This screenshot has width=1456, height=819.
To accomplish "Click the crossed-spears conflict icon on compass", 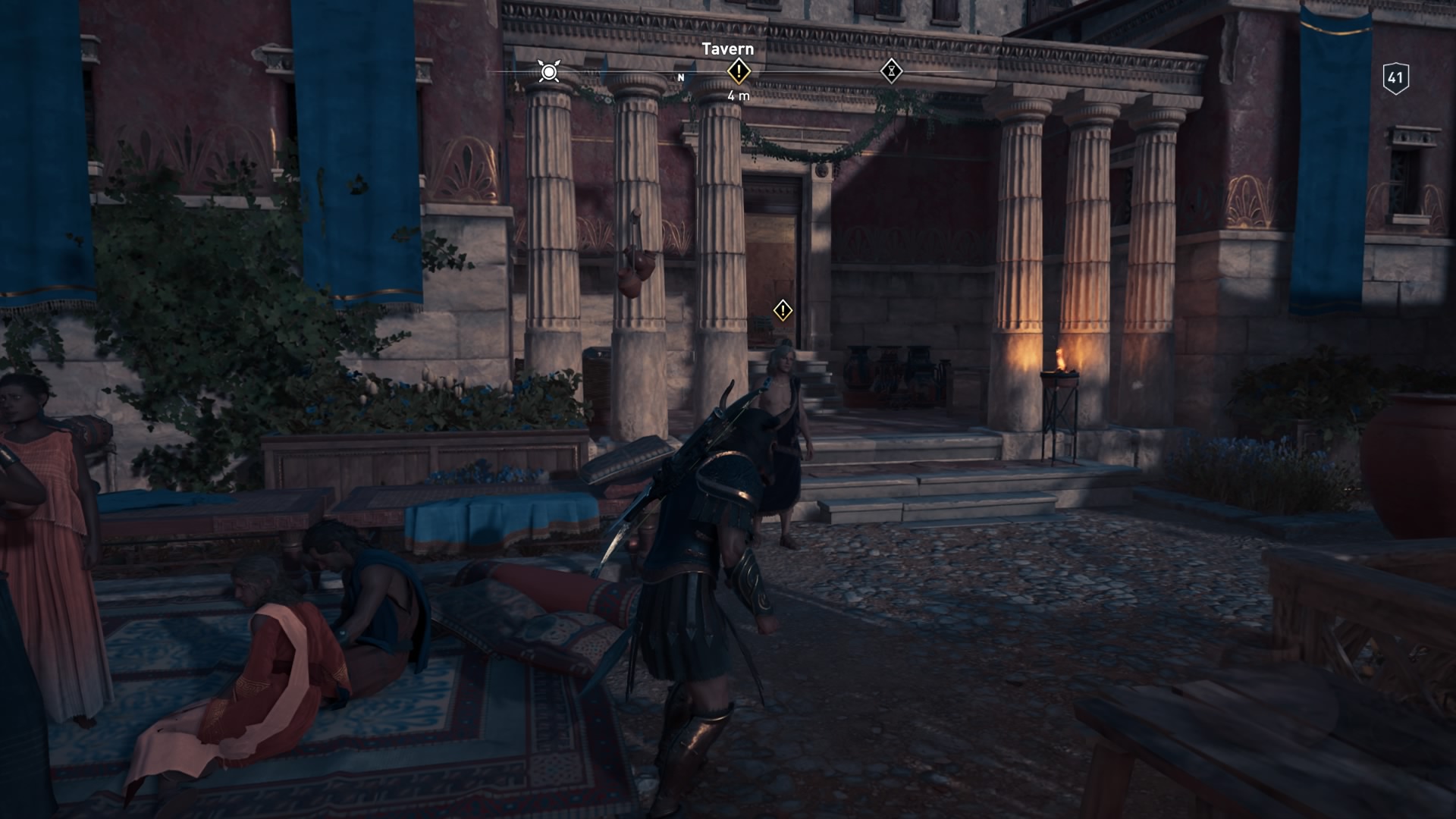I will pyautogui.click(x=548, y=71).
